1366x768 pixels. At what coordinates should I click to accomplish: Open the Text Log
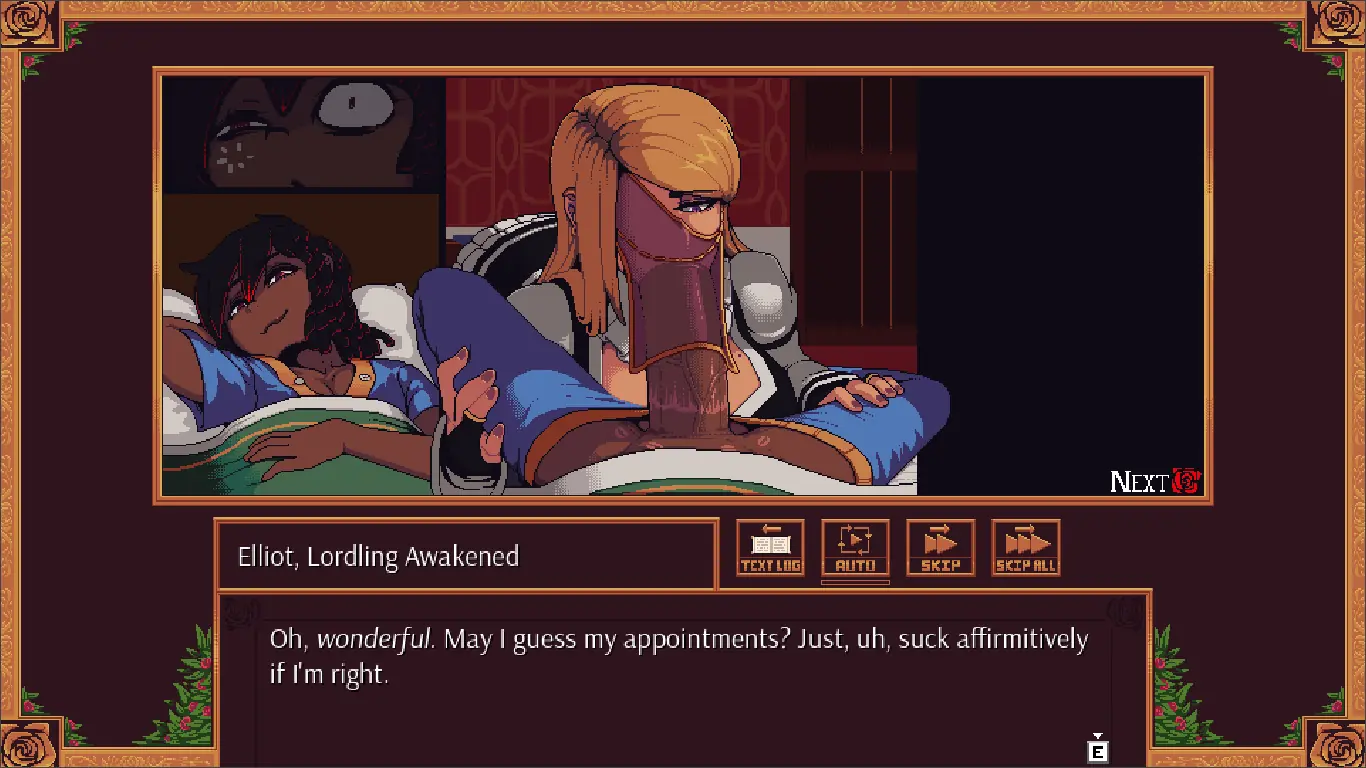pos(770,548)
